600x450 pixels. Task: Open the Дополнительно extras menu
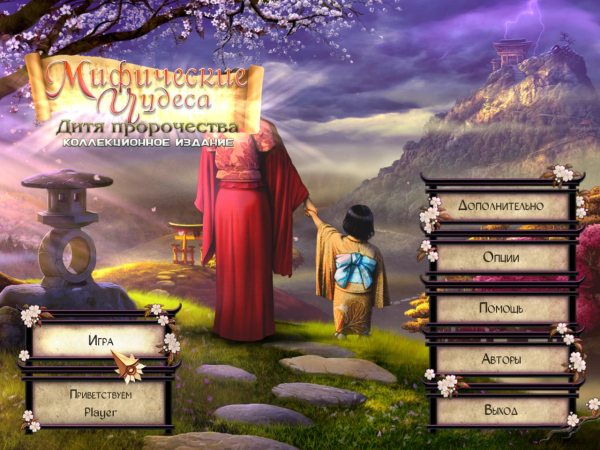tap(499, 205)
